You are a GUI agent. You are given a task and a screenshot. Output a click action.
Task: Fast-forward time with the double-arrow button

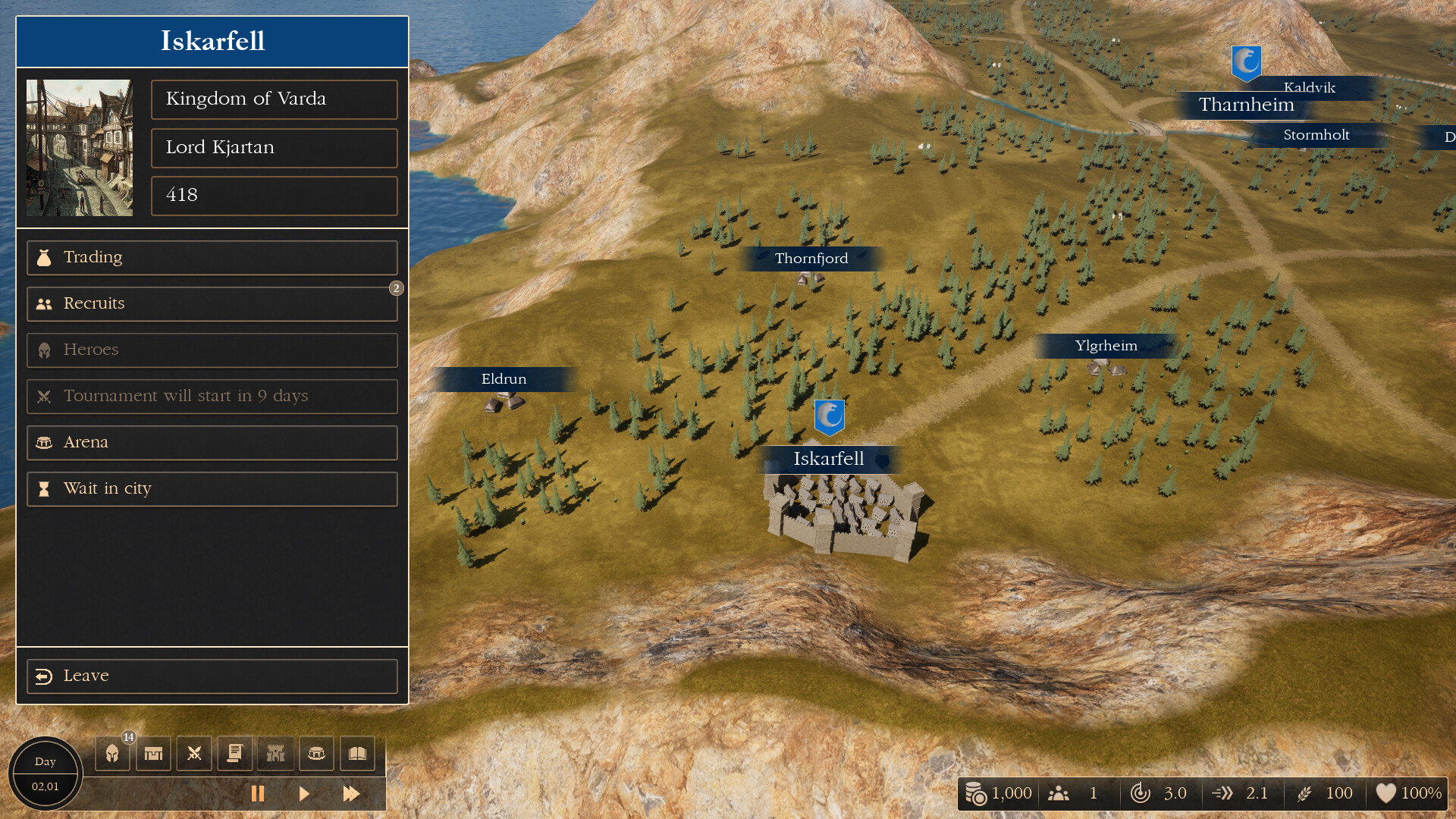click(352, 794)
